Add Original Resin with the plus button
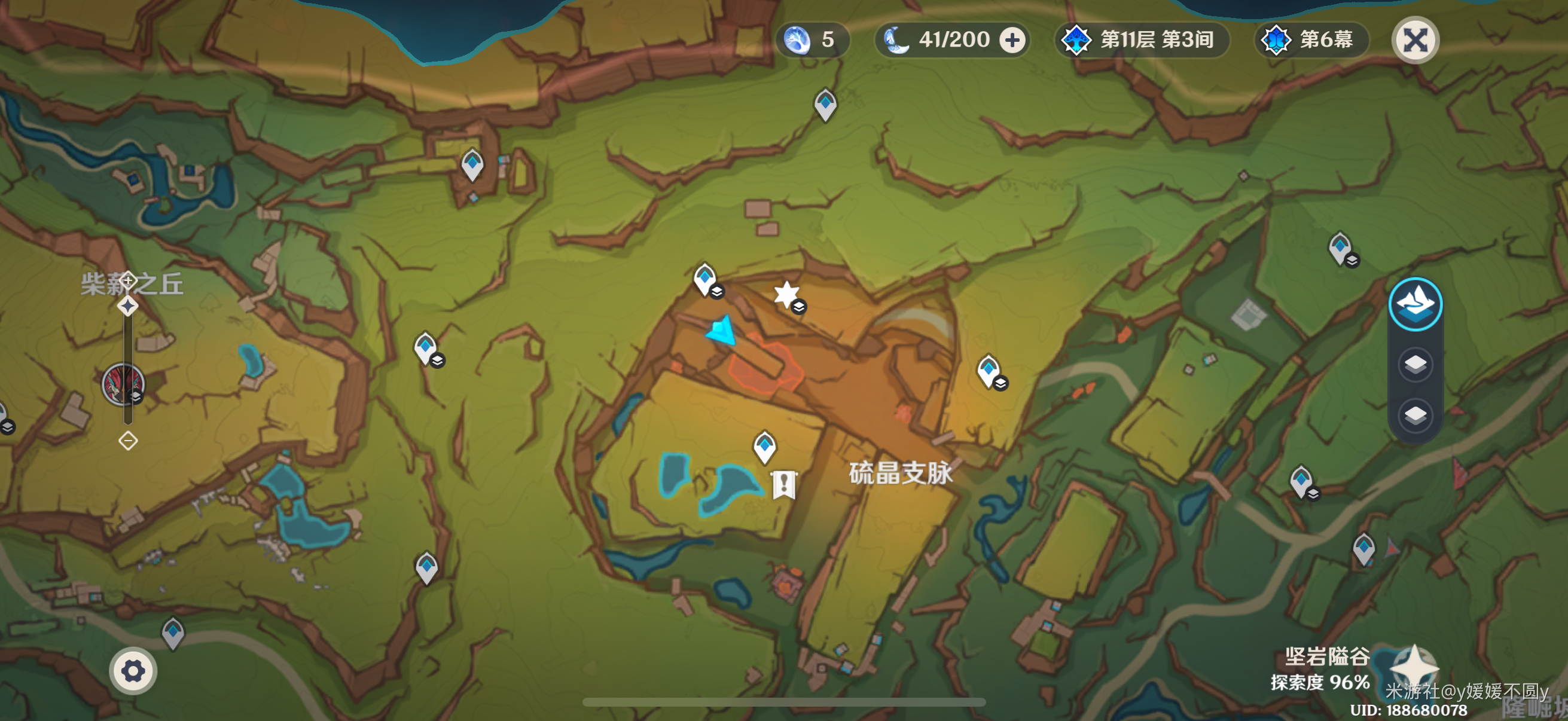 click(1012, 40)
